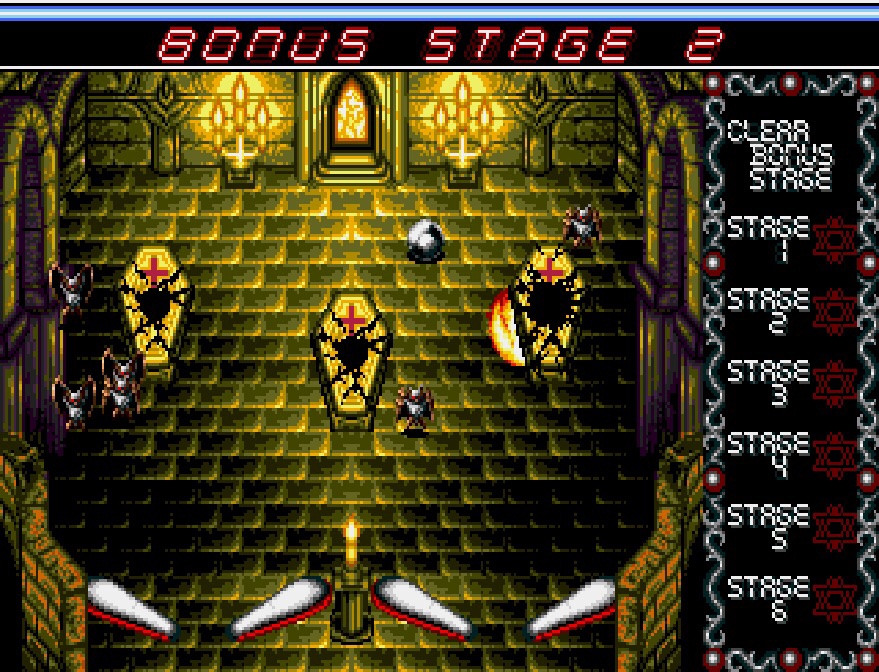879x672 pixels.
Task: Click the Stage 6 hexagram marker
Action: click(834, 599)
